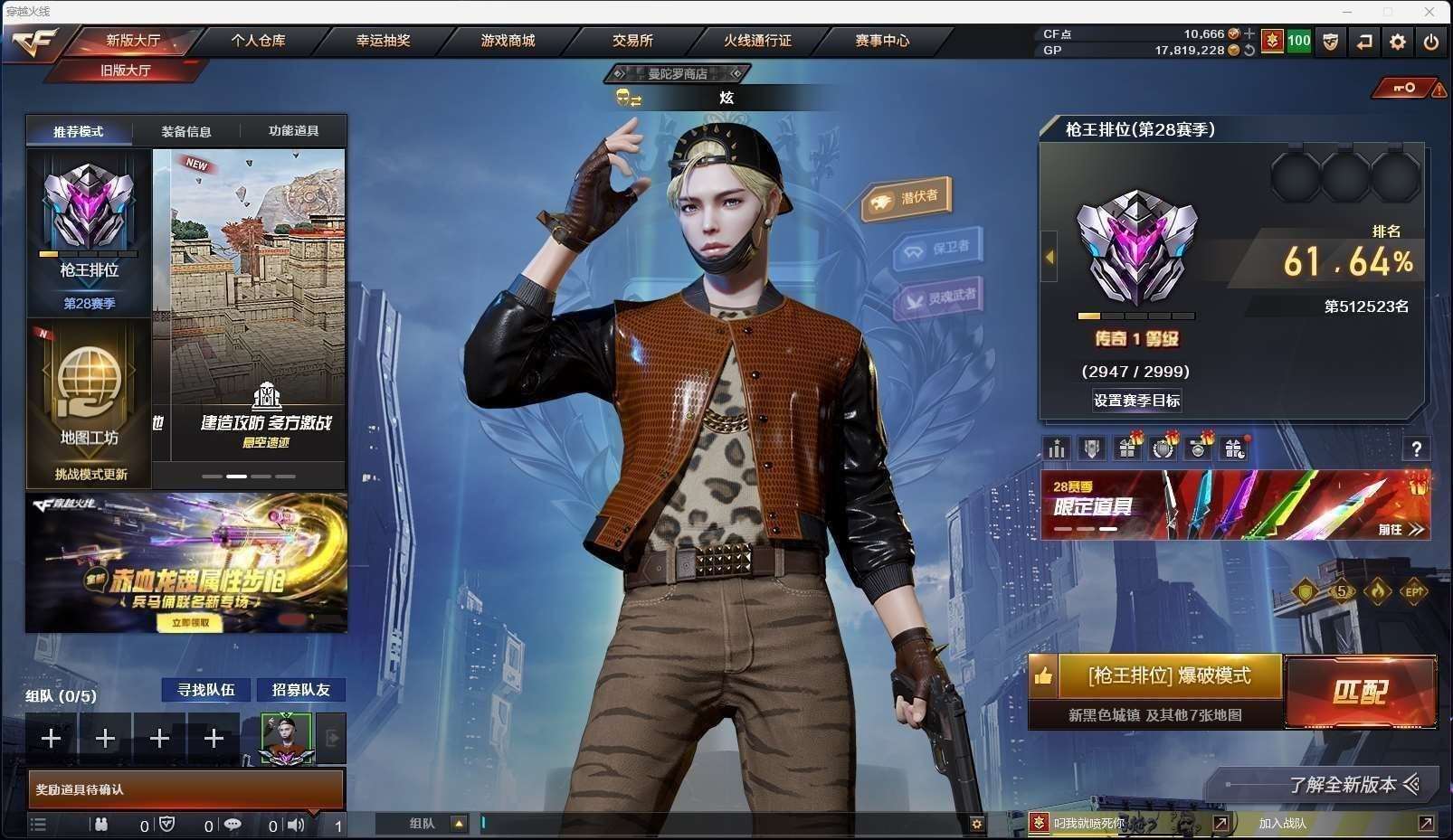Switch to the 功能道具 tab
The image size is (1453, 840).
[x=293, y=131]
